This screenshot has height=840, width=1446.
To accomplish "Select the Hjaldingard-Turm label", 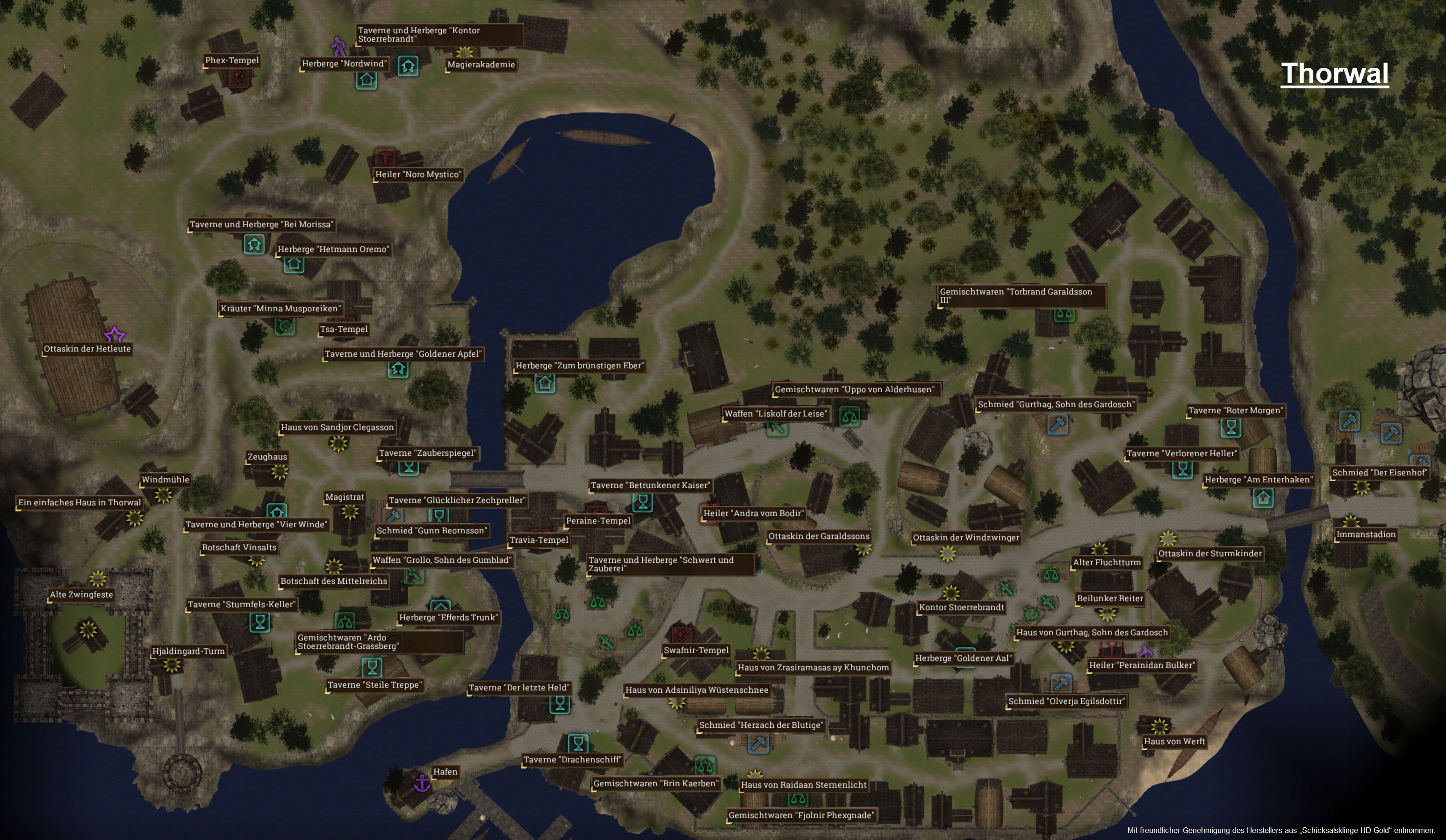I will coord(188,651).
